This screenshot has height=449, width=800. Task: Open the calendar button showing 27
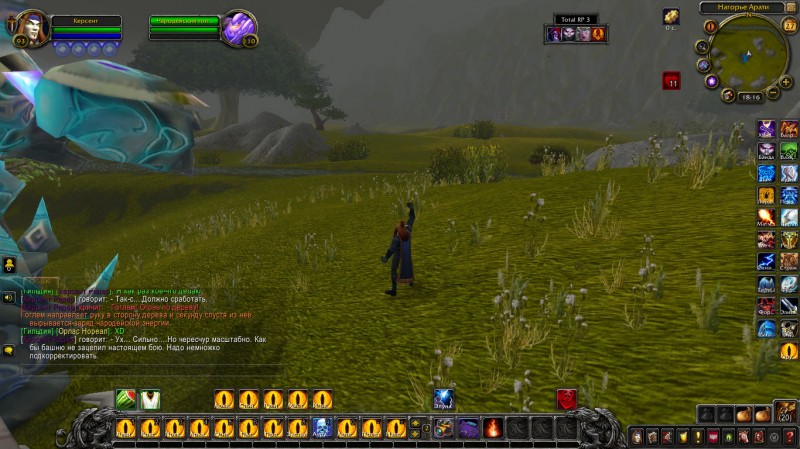790,26
